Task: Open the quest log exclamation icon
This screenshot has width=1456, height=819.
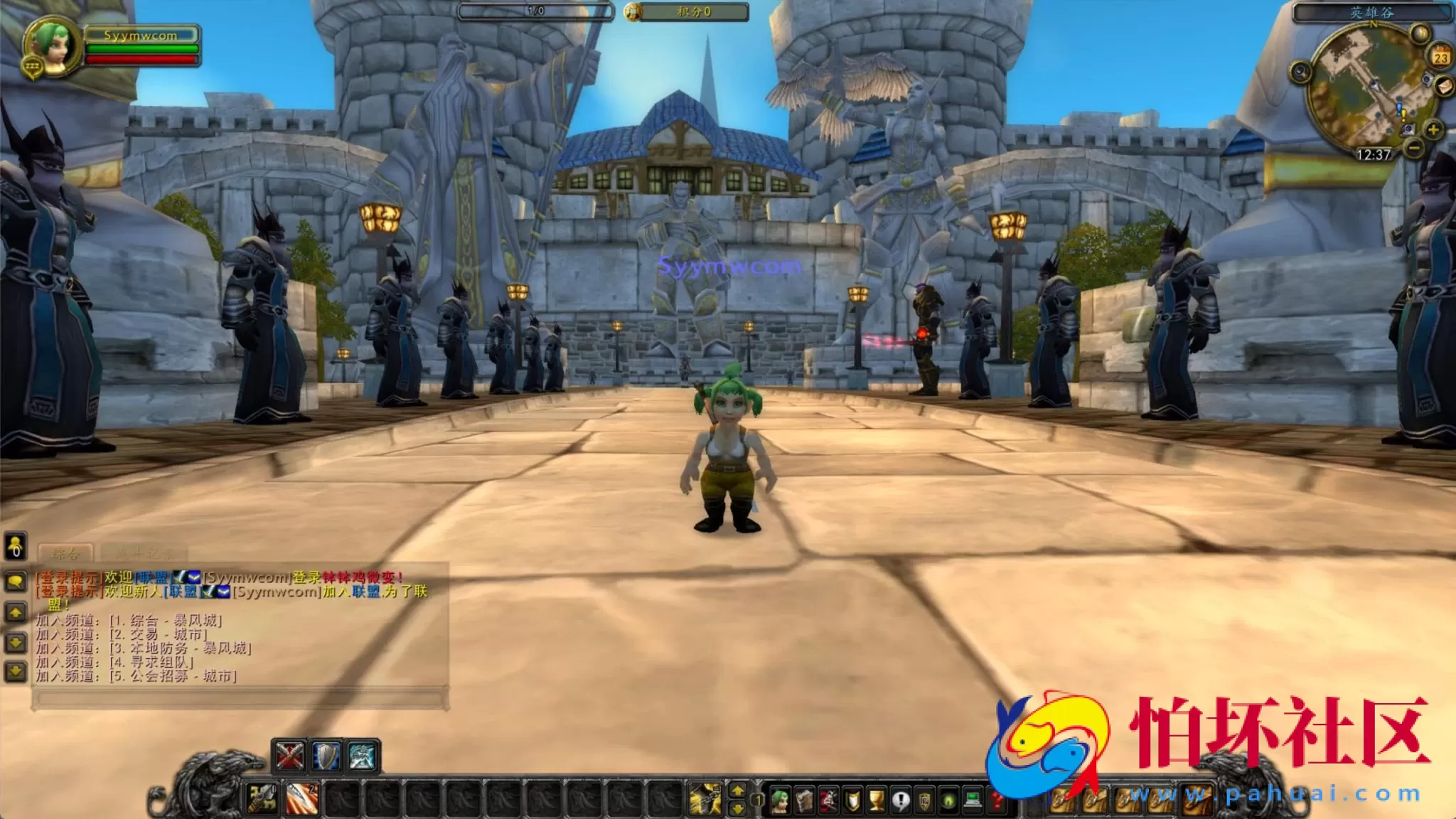Action: (901, 801)
